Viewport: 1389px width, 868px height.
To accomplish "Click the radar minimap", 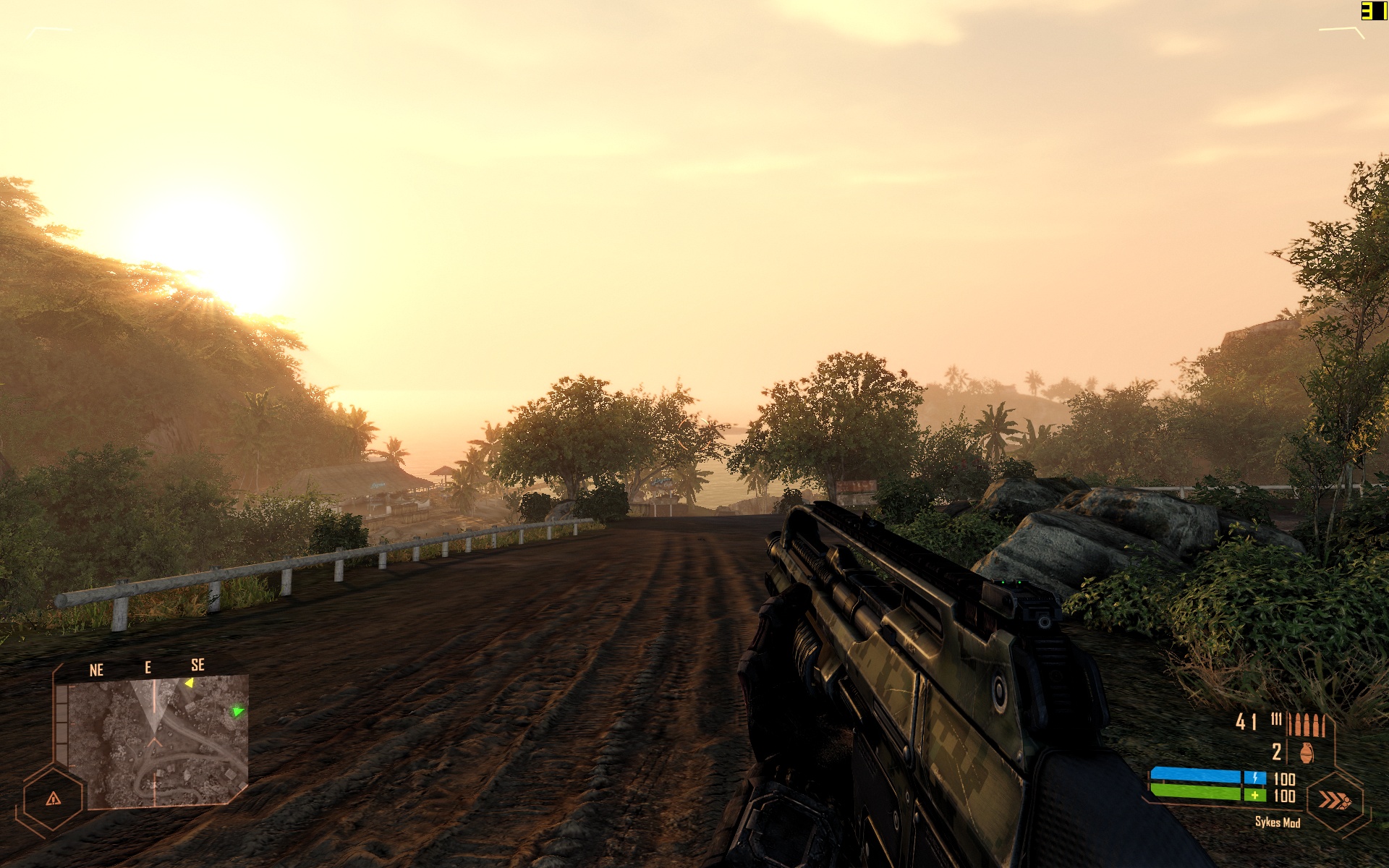I will [x=158, y=741].
